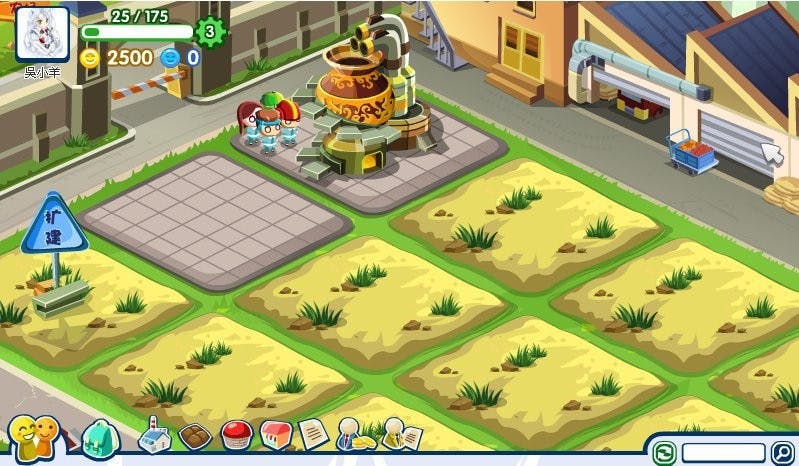Click the blue 扩建 expand sign
This screenshot has width=799, height=466.
click(x=54, y=224)
